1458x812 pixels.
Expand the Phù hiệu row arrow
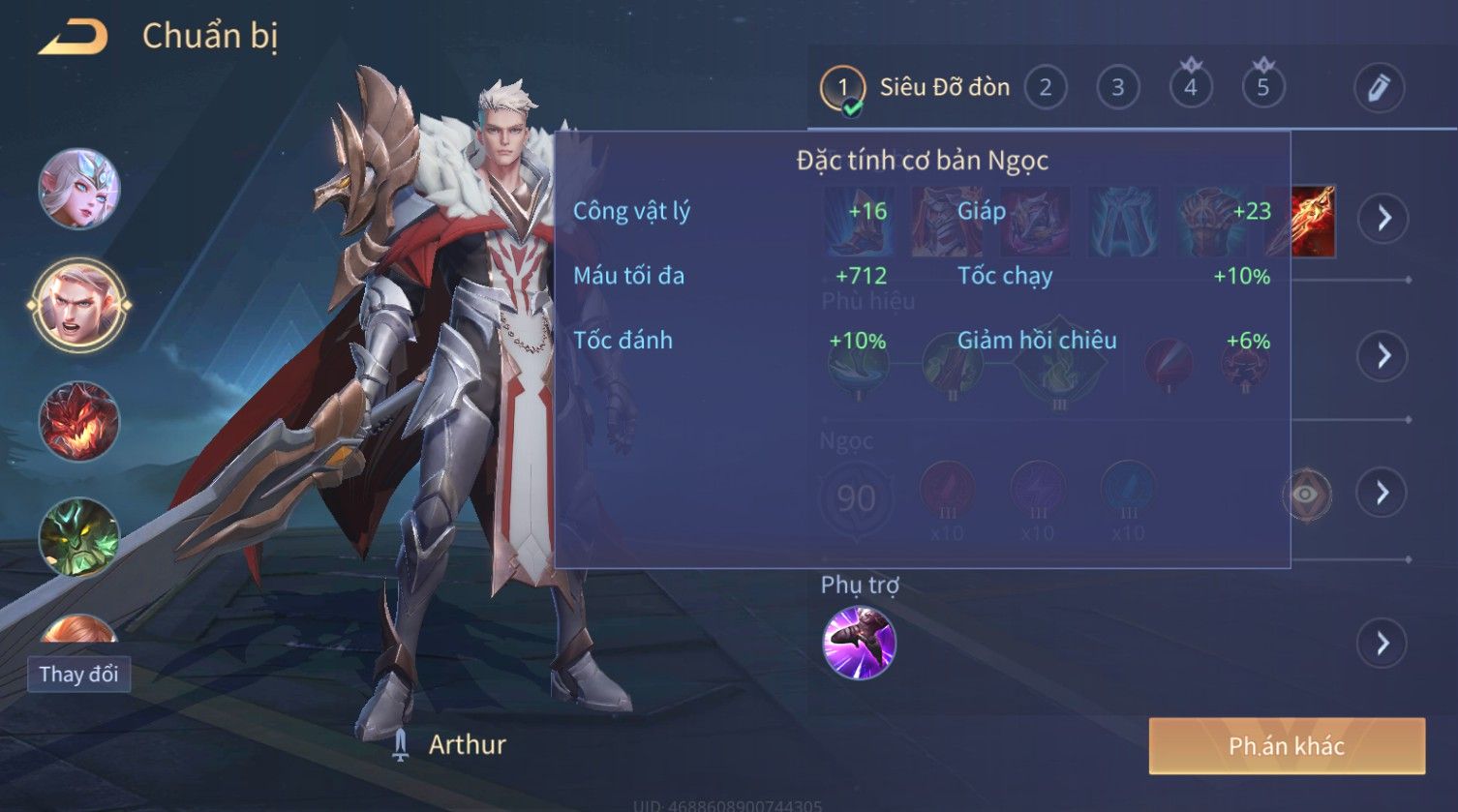1383,355
